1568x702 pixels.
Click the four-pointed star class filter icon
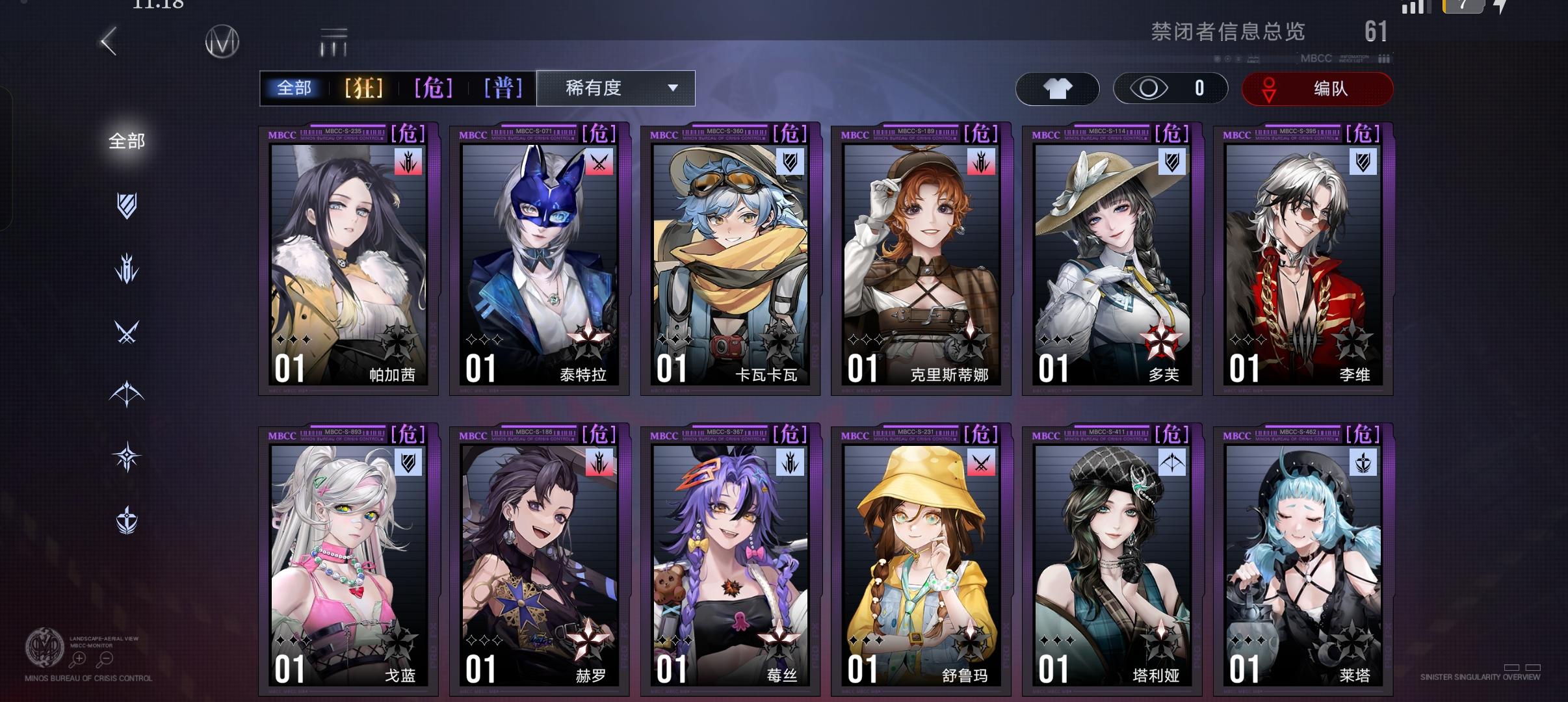click(127, 456)
